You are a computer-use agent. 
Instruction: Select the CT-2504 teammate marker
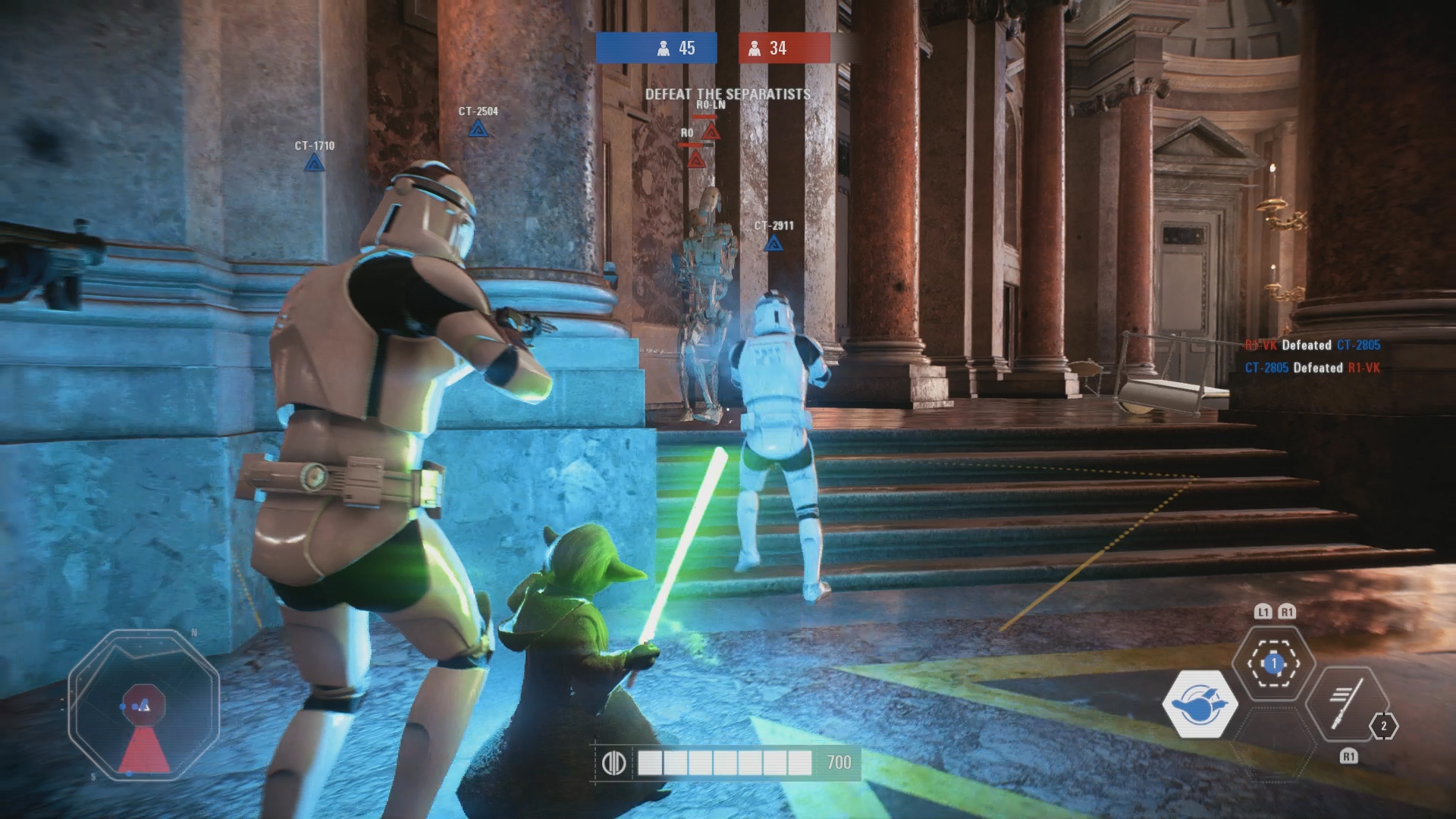(477, 129)
